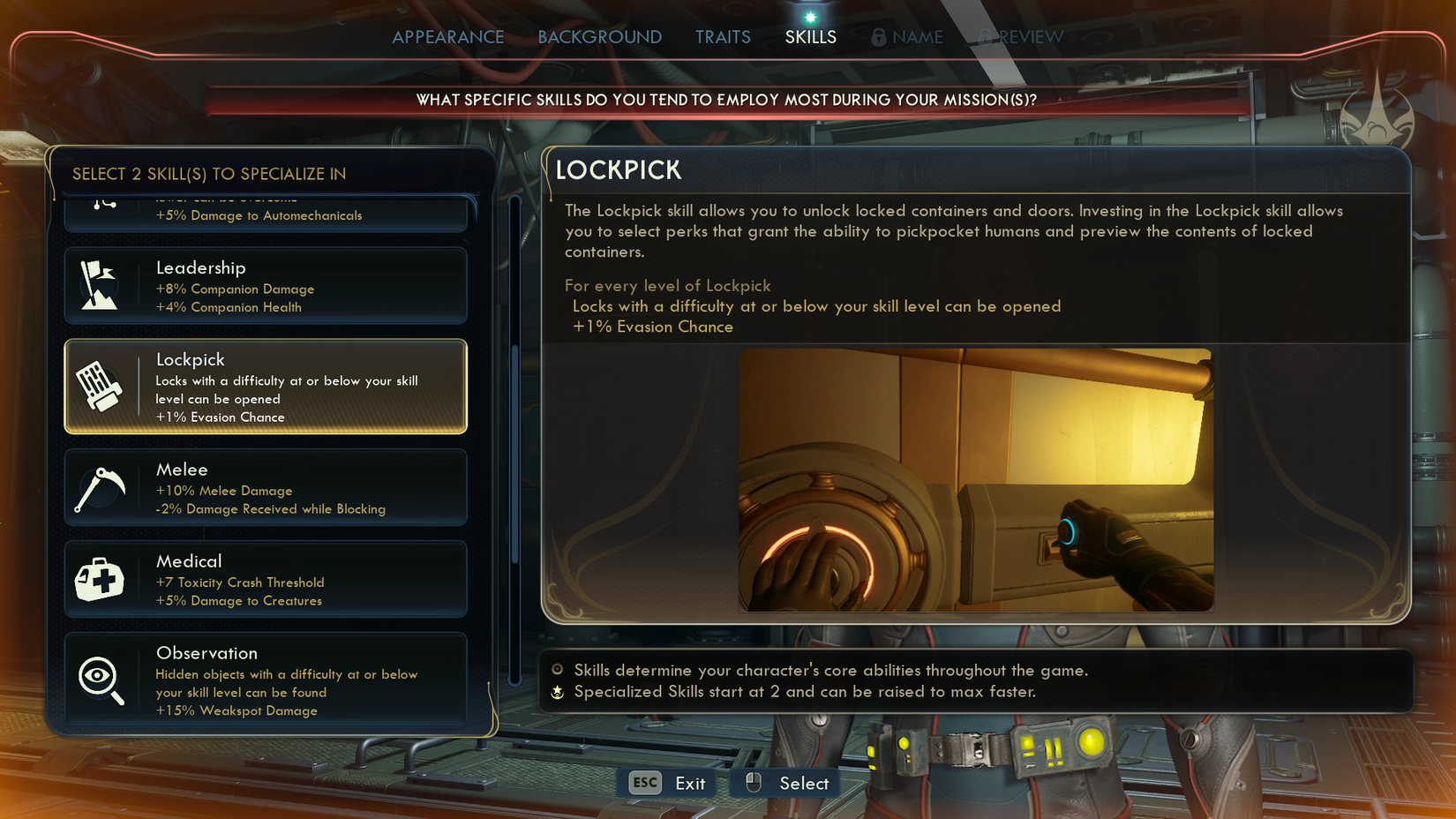Click the Exit button
The image size is (1456, 819).
[666, 783]
